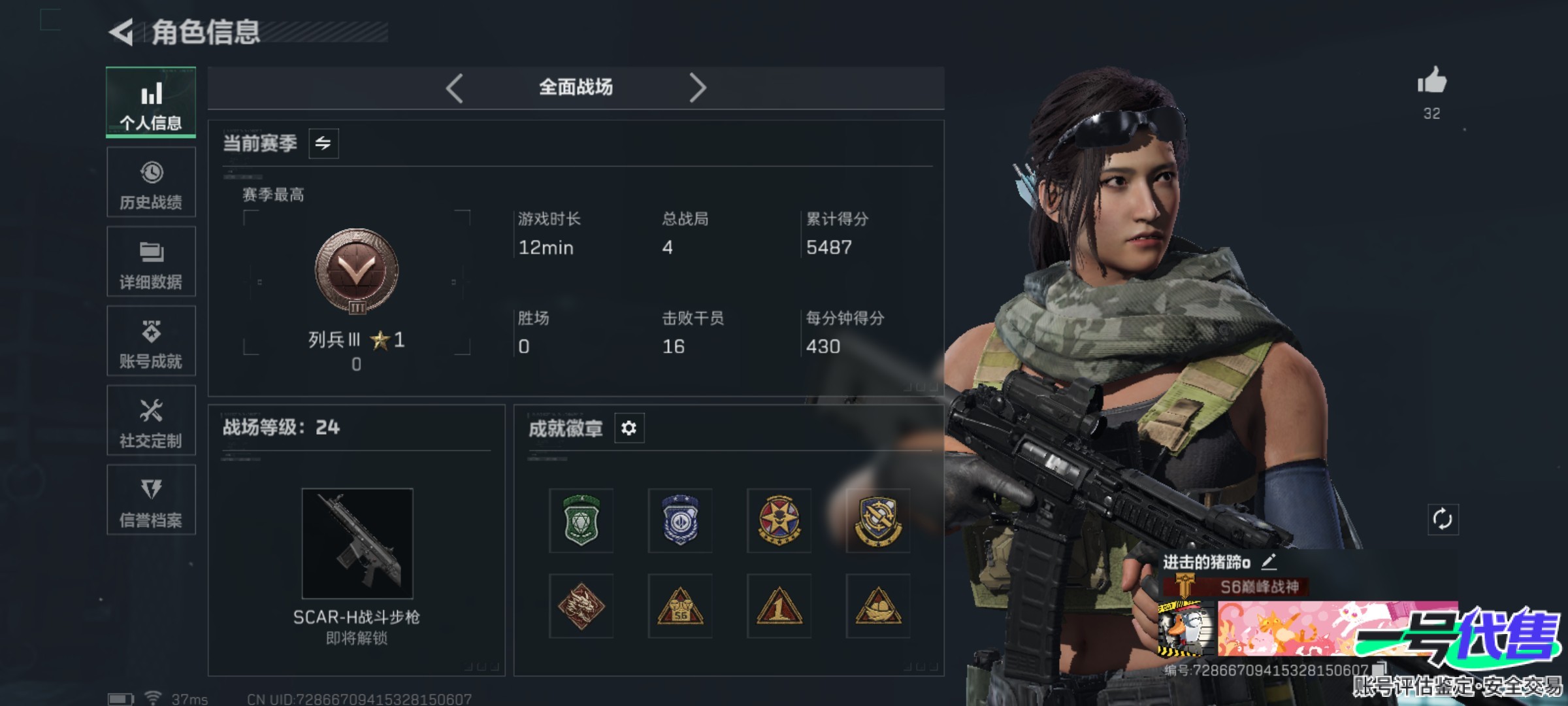The width and height of the screenshot is (1568, 706).
Task: Select the green shield achievement badge
Action: (581, 520)
